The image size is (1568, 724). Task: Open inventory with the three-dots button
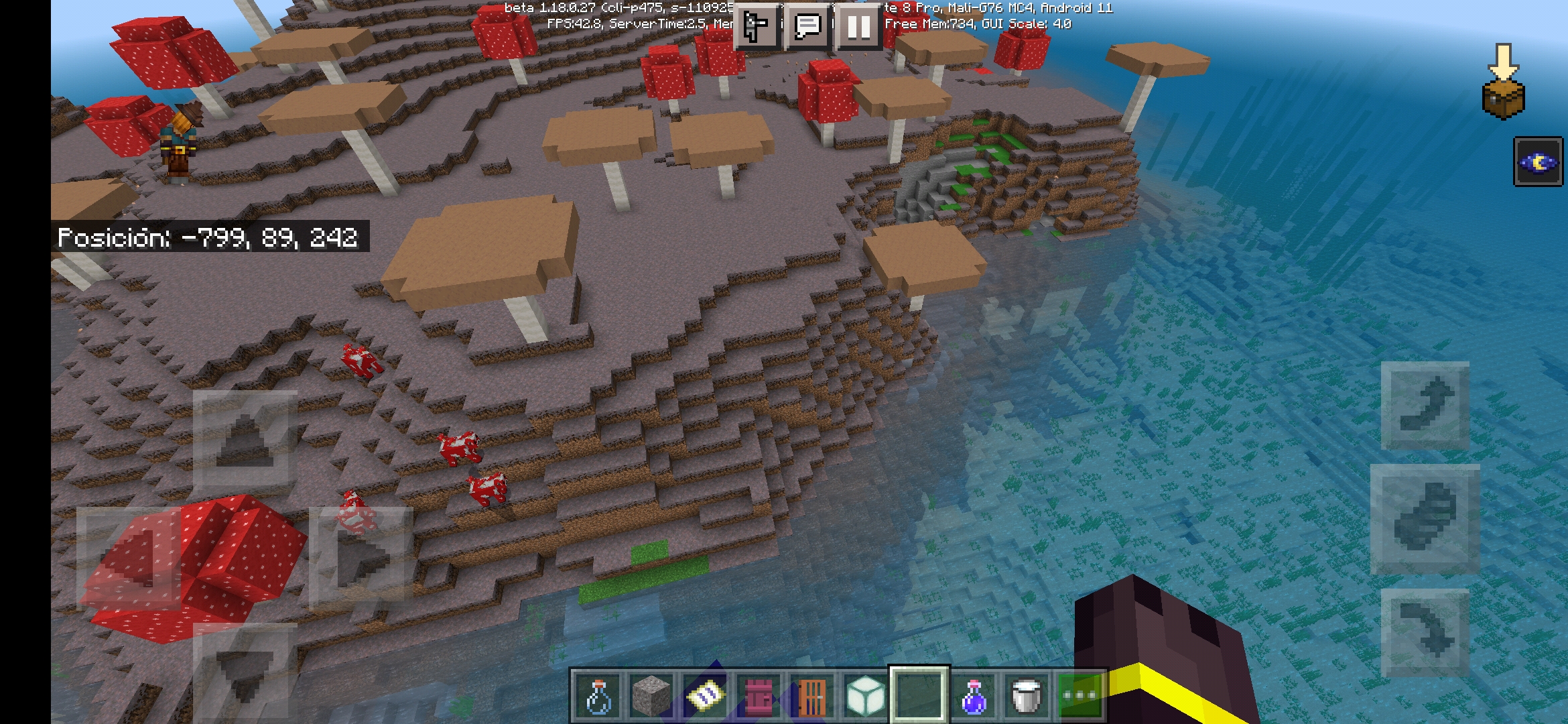click(x=1080, y=696)
